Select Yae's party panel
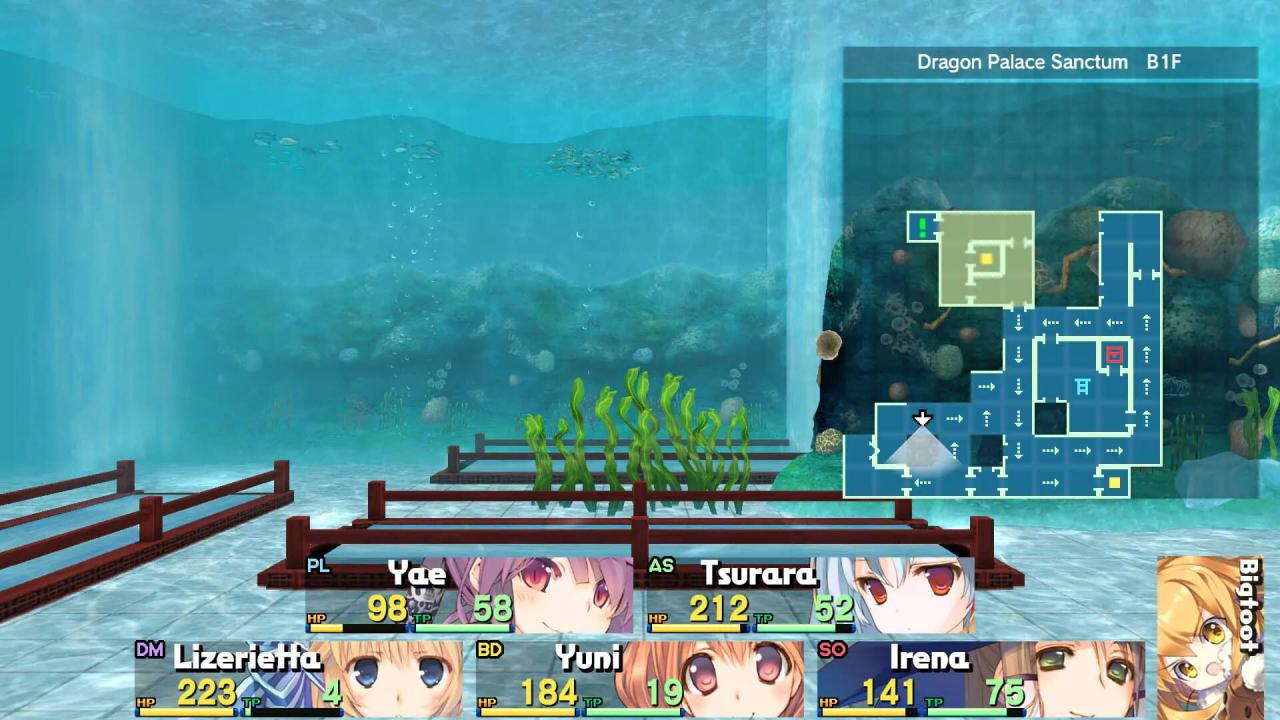1280x720 pixels. point(469,596)
